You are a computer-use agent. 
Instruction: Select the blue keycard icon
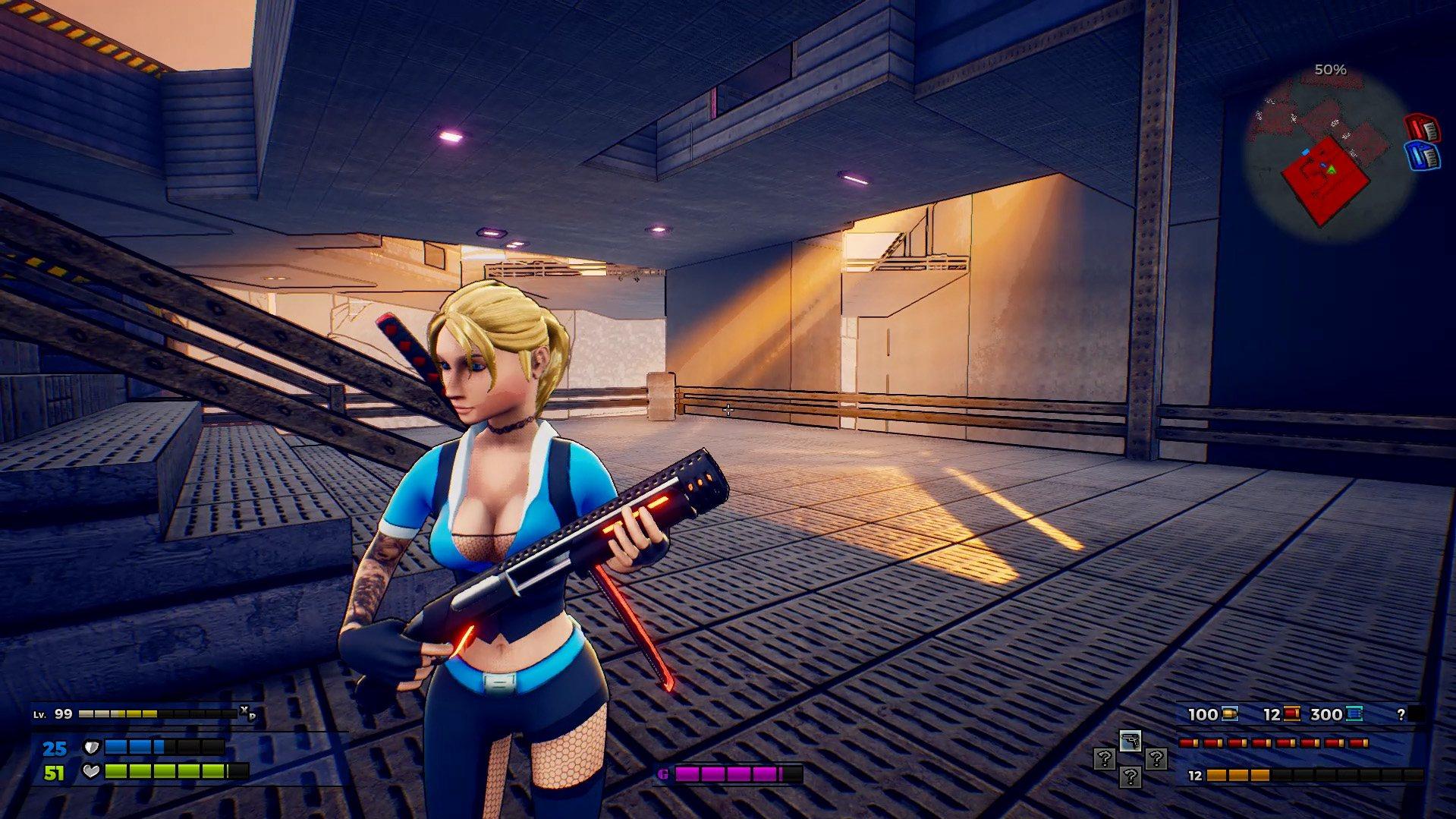pyautogui.click(x=1422, y=155)
